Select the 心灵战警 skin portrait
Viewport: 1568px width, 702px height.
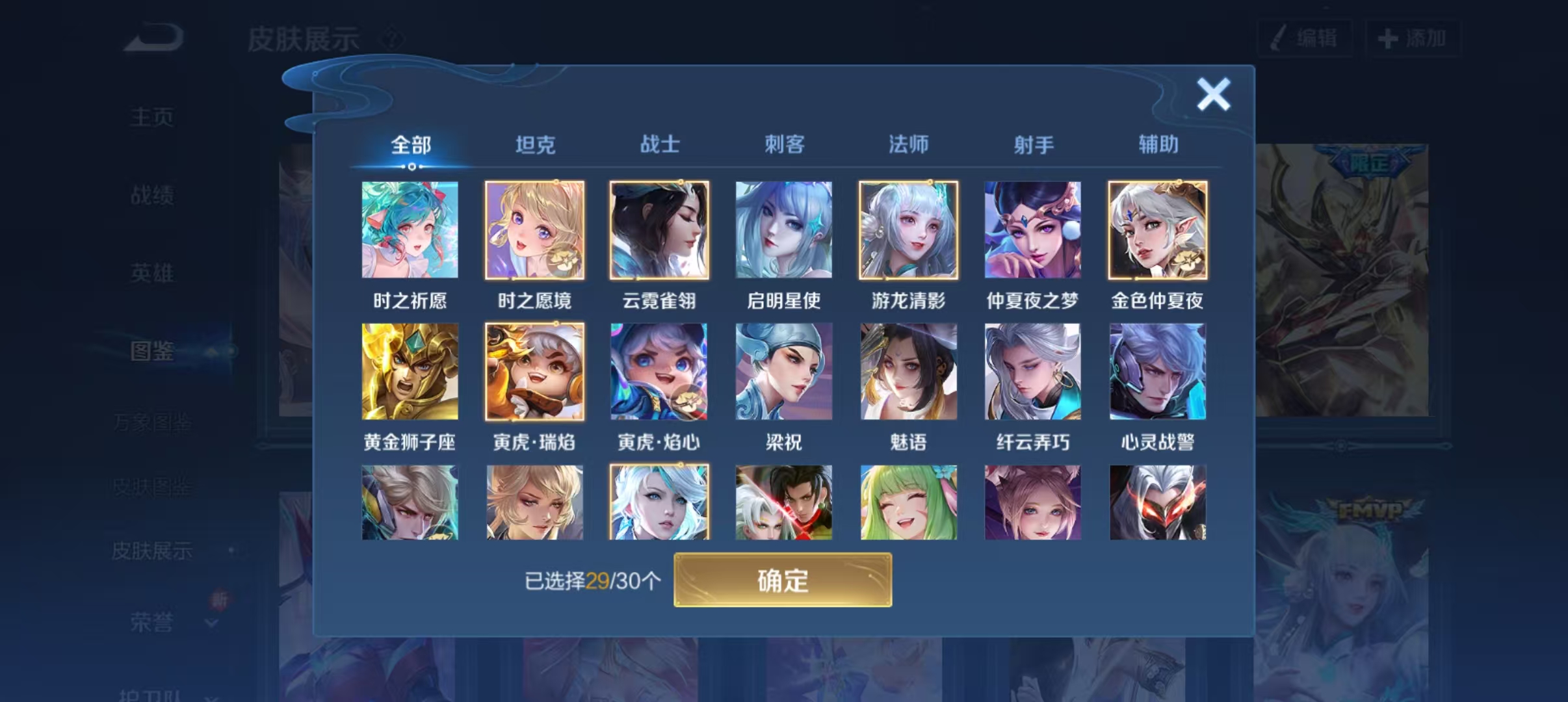1156,370
